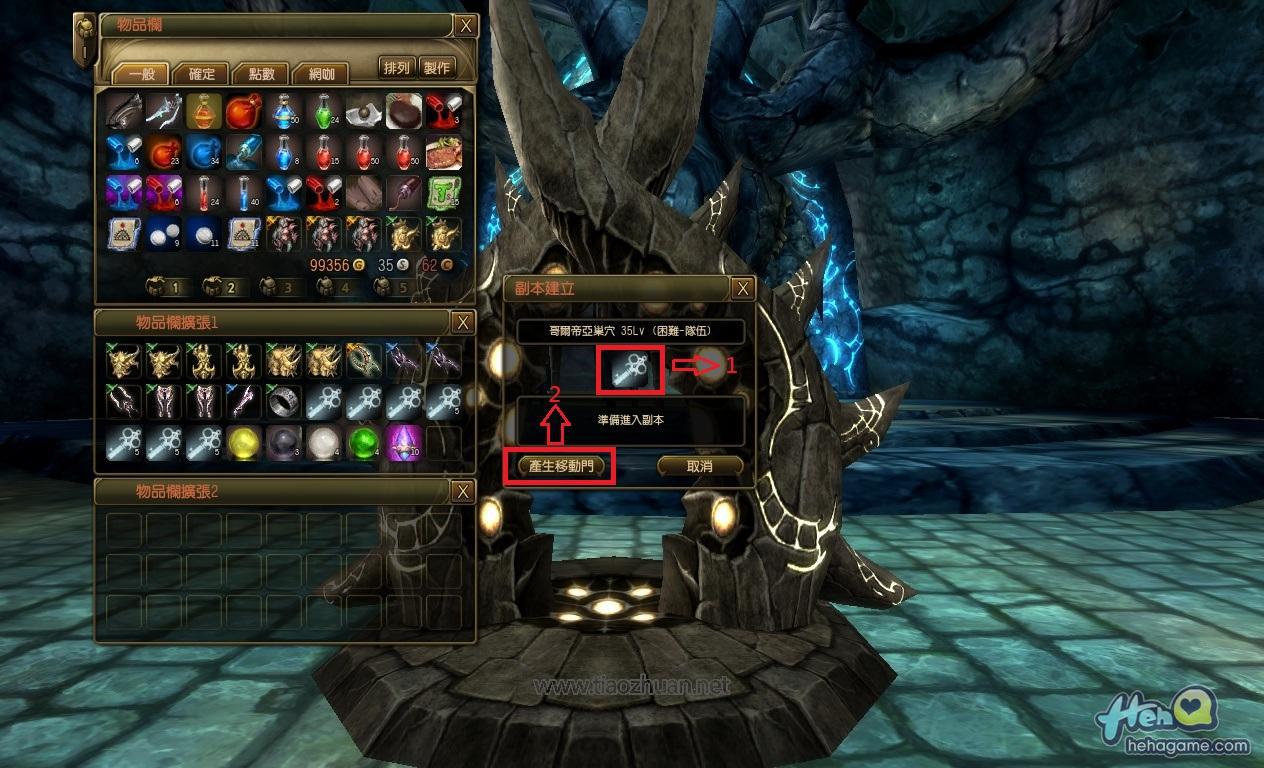Select the green potion with 24 stacks

[324, 112]
